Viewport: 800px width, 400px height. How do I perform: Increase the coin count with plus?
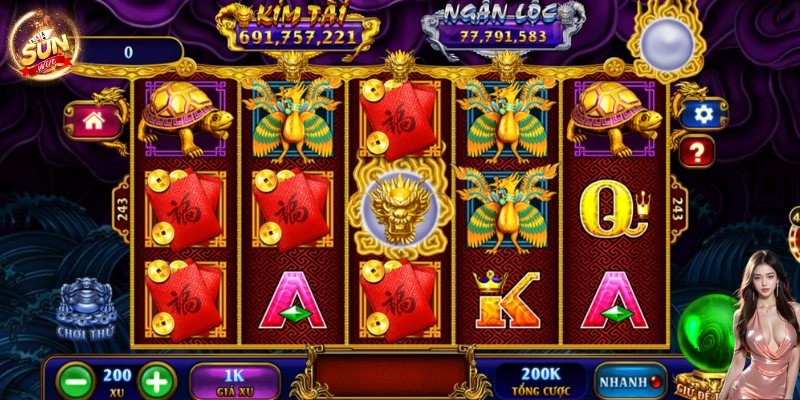point(156,381)
